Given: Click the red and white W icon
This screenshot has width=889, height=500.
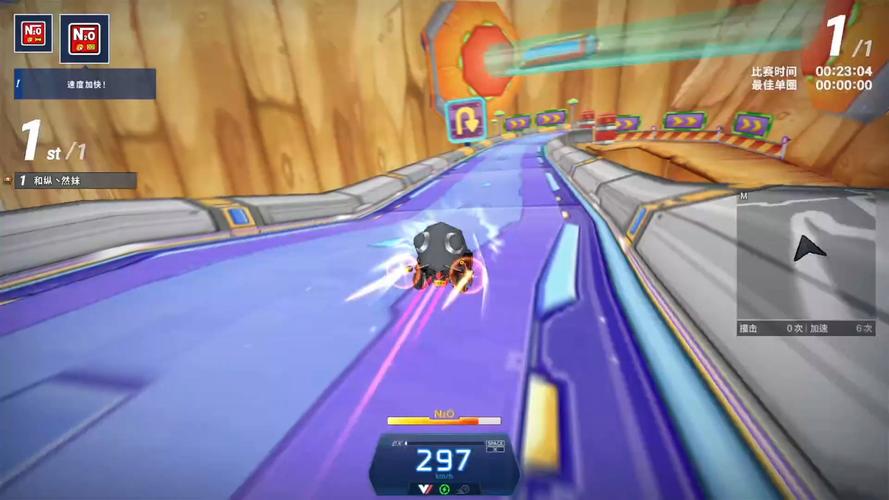Looking at the screenshot, I should click(x=424, y=489).
